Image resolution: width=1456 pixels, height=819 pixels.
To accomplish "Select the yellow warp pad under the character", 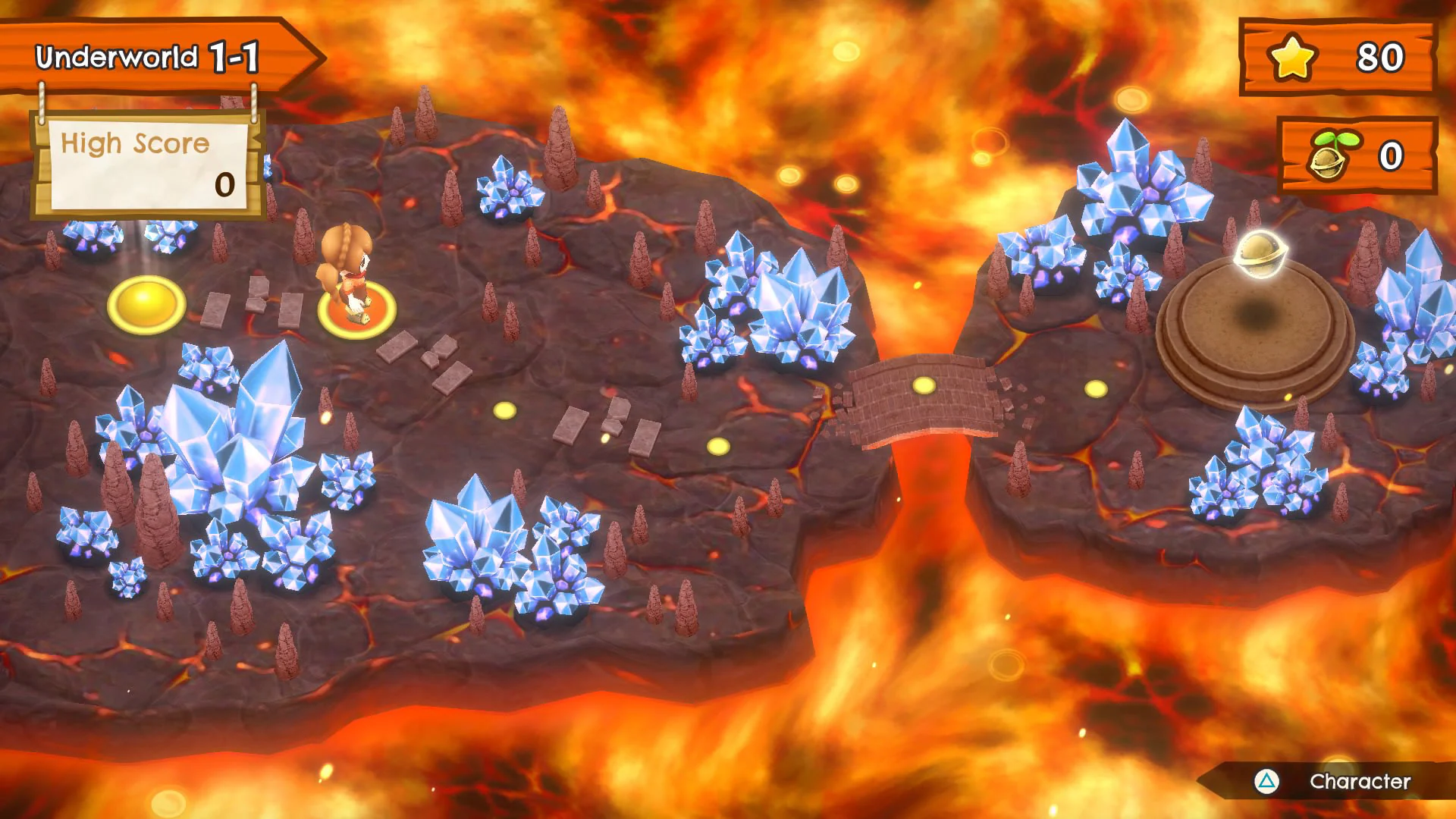I will (x=356, y=311).
